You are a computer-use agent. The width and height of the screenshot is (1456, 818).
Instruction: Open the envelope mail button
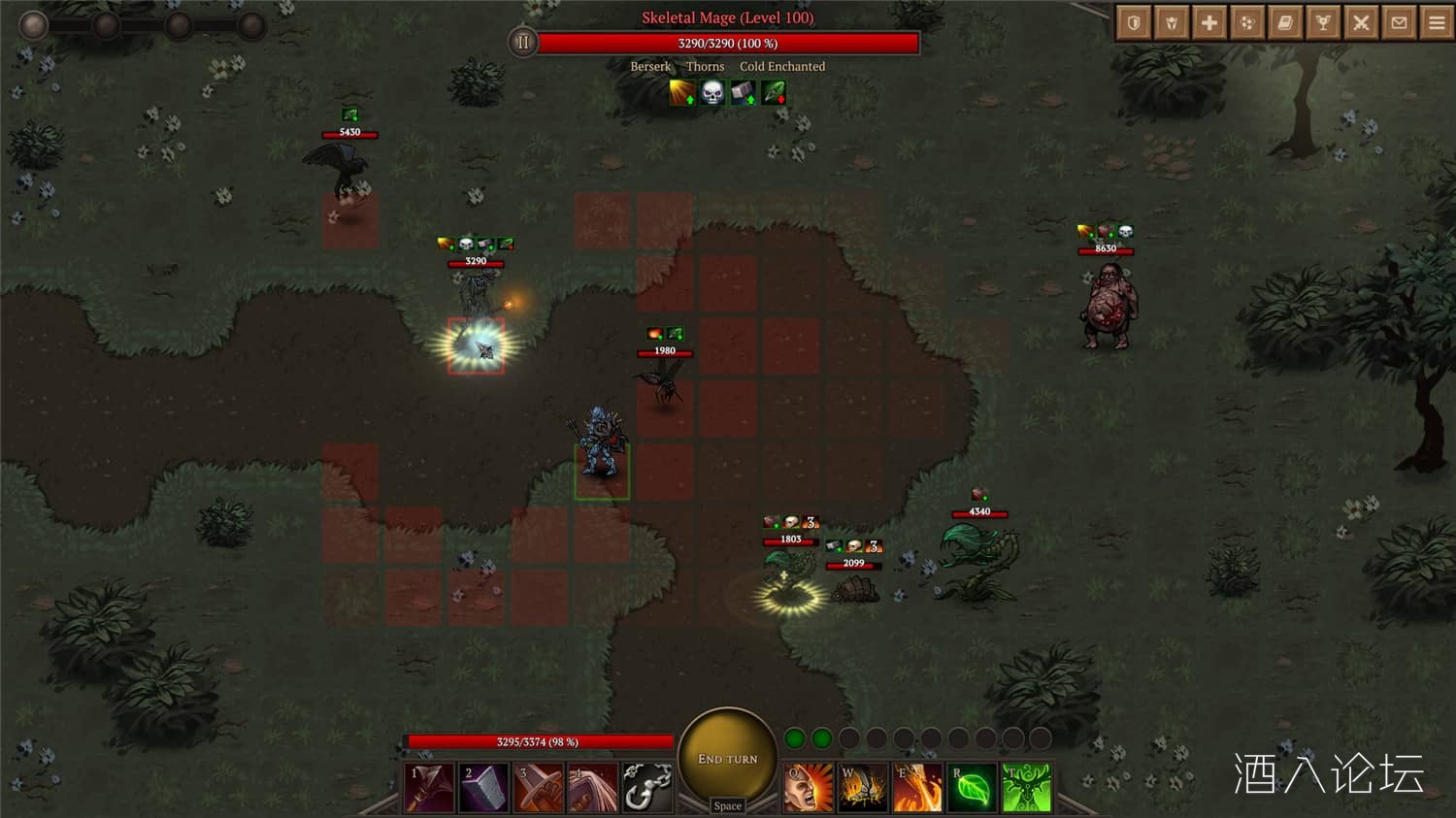click(1399, 22)
